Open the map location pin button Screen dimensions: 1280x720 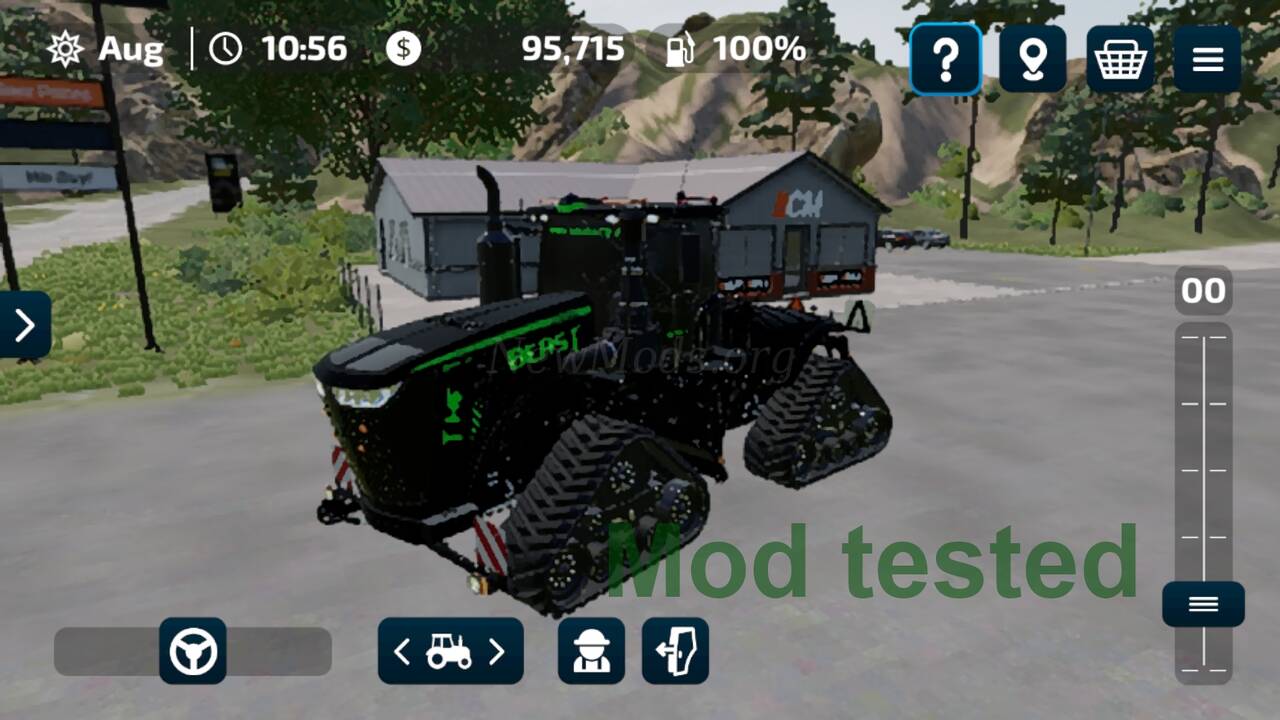point(1032,60)
